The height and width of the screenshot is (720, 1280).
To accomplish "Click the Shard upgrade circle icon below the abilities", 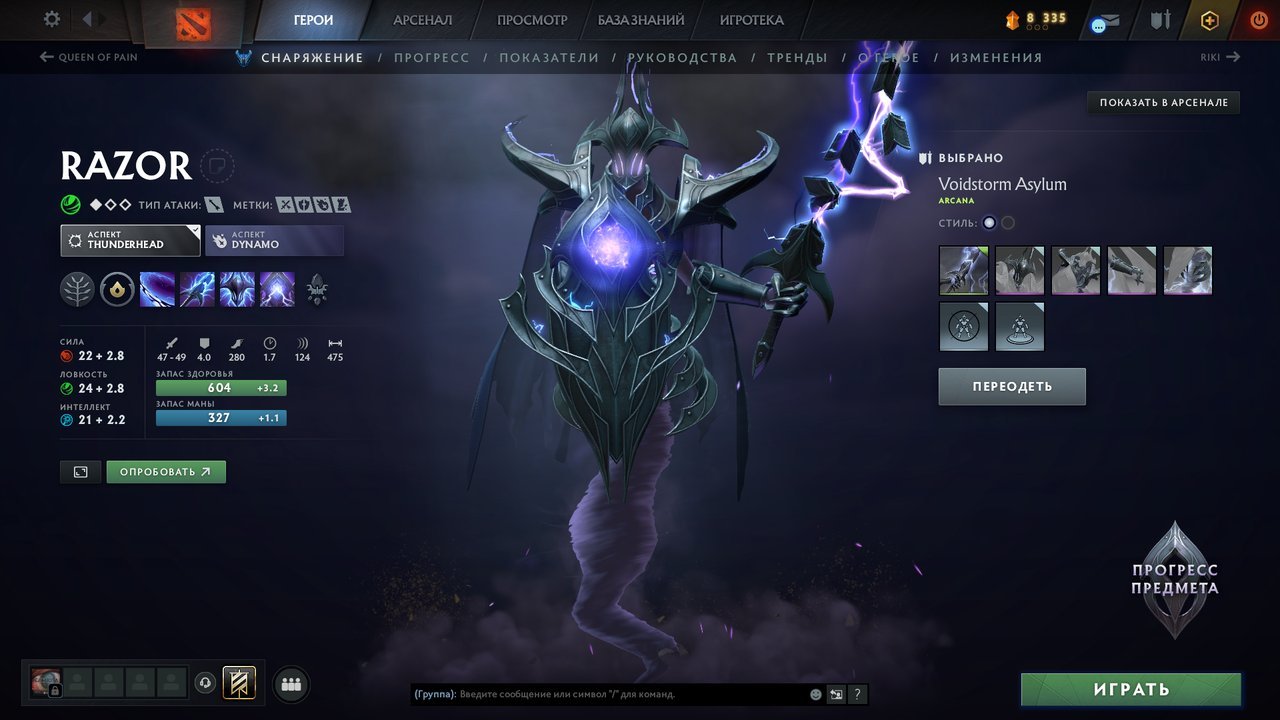I will (117, 289).
